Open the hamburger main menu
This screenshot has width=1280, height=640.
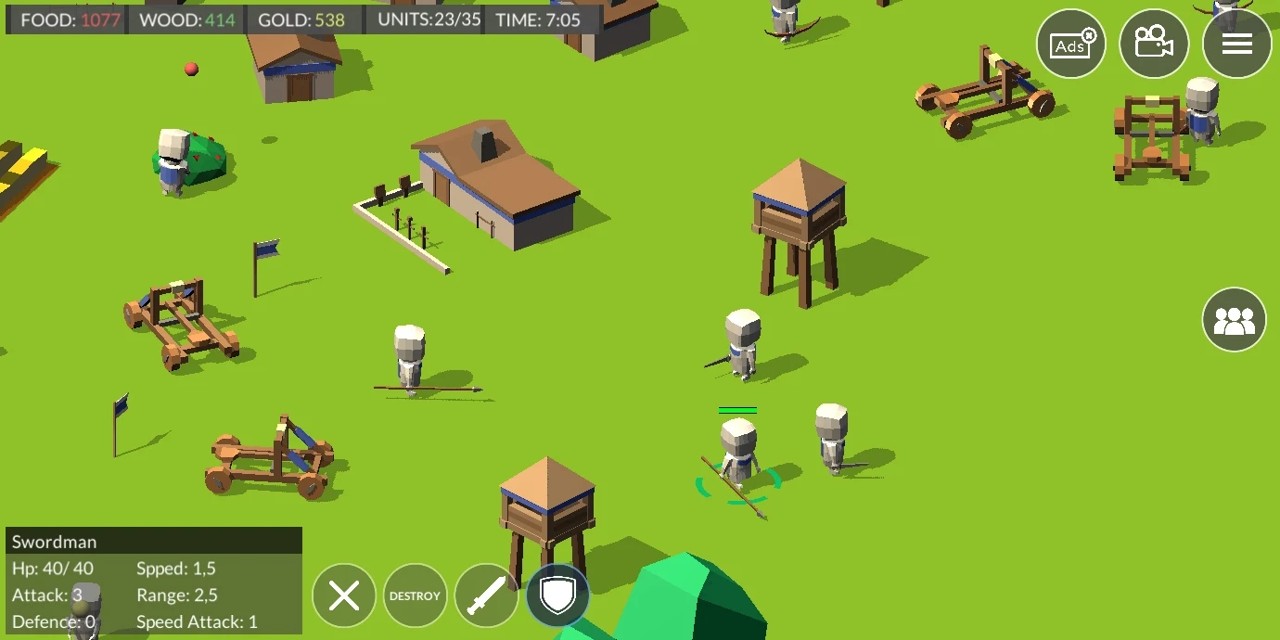(x=1237, y=44)
